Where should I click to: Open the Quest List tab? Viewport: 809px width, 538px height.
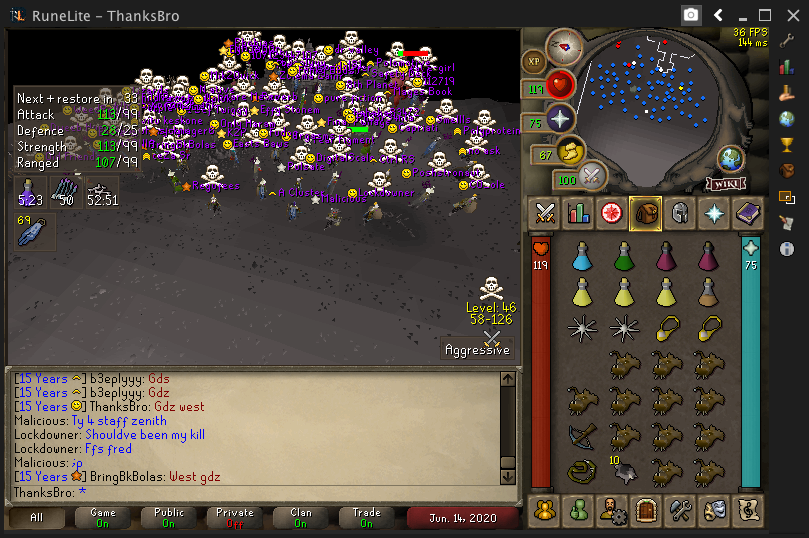611,213
